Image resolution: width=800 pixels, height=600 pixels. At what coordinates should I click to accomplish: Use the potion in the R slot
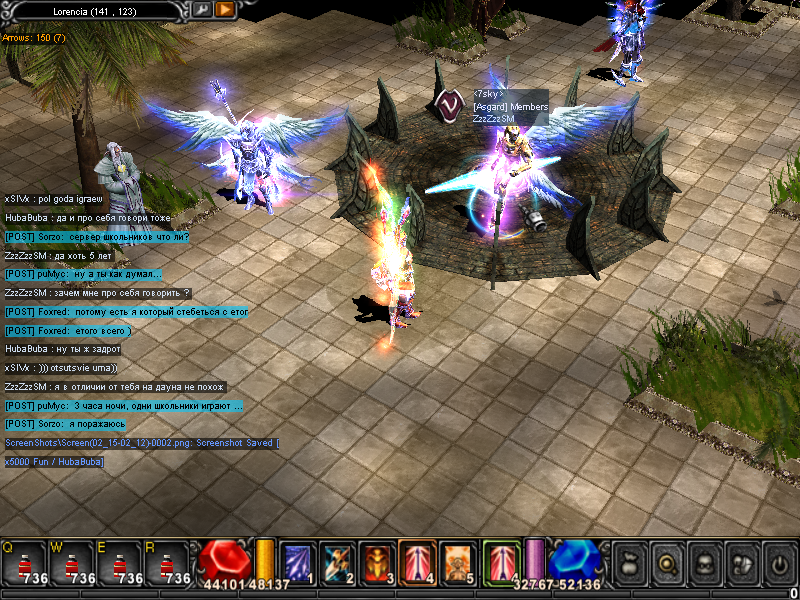click(166, 562)
